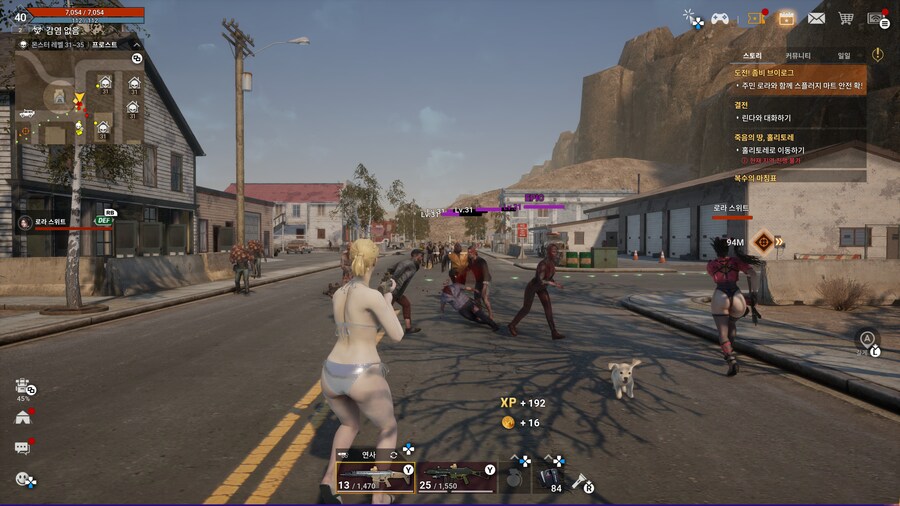Switch to the 커뮤니티 quest tab

click(798, 55)
